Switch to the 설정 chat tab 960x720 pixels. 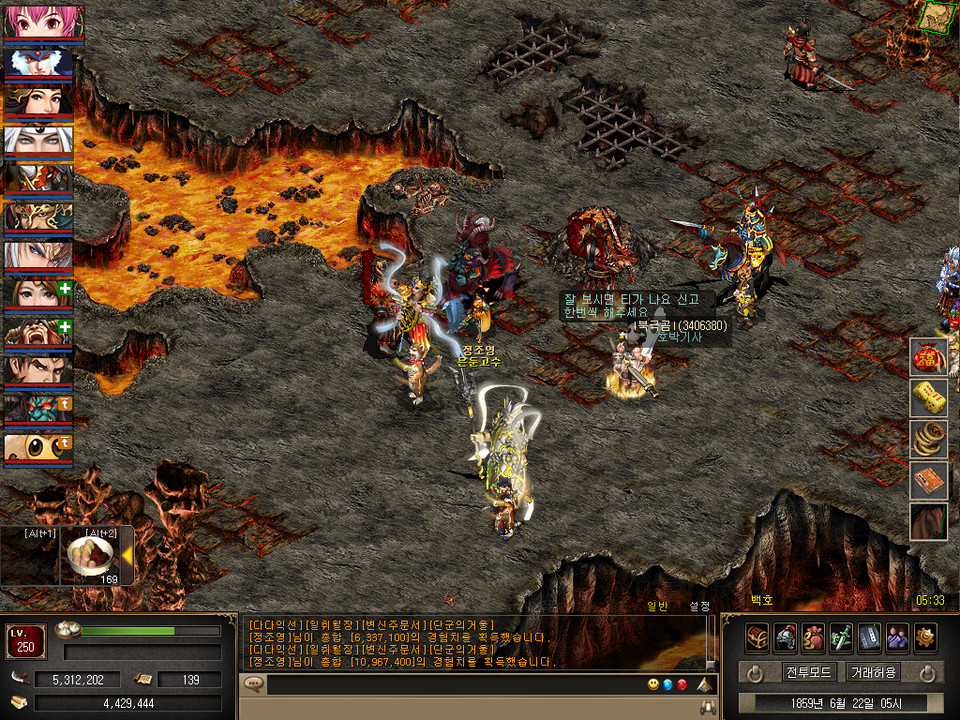[699, 605]
